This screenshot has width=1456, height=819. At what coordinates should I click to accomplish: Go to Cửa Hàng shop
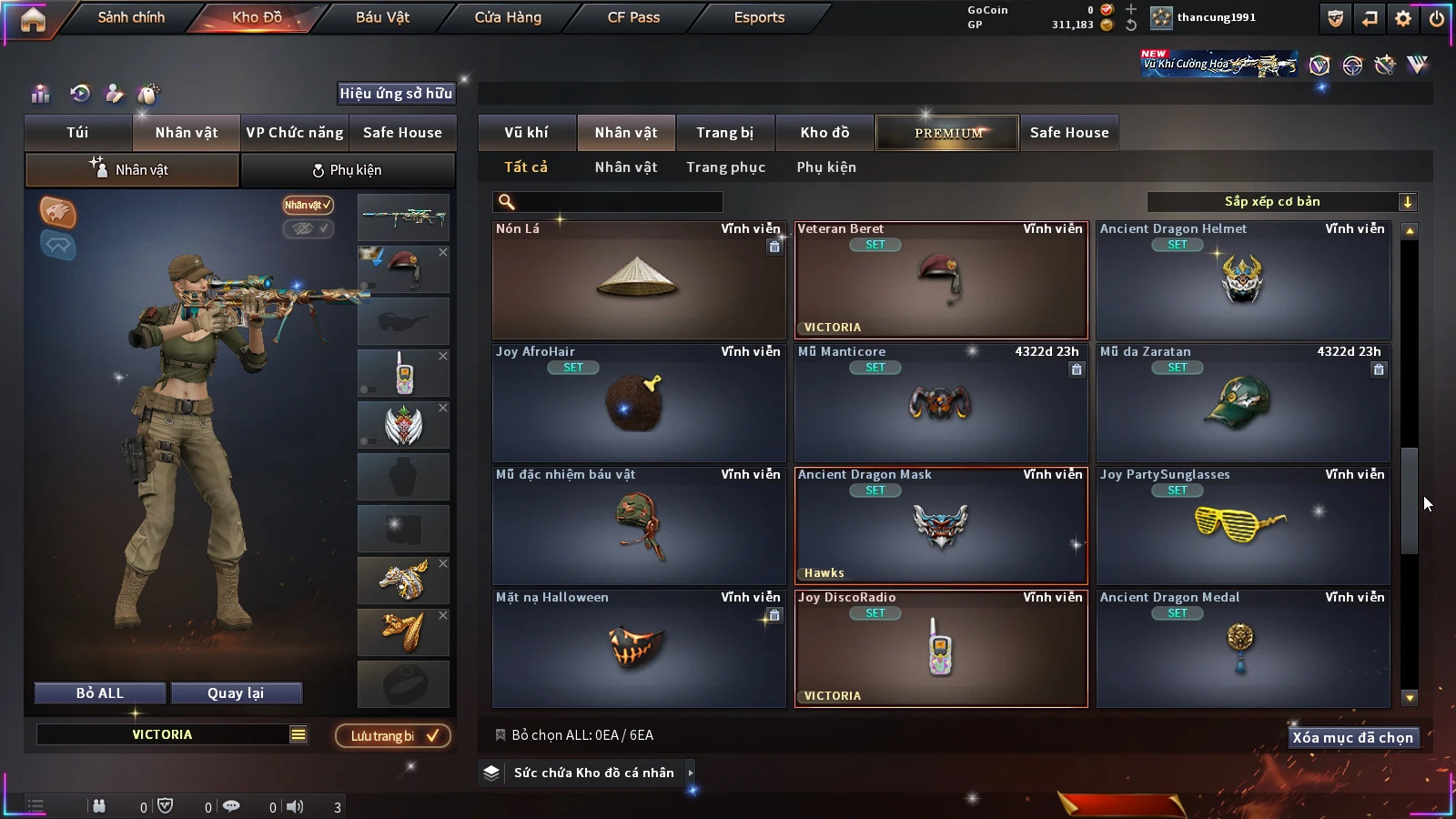tap(508, 17)
